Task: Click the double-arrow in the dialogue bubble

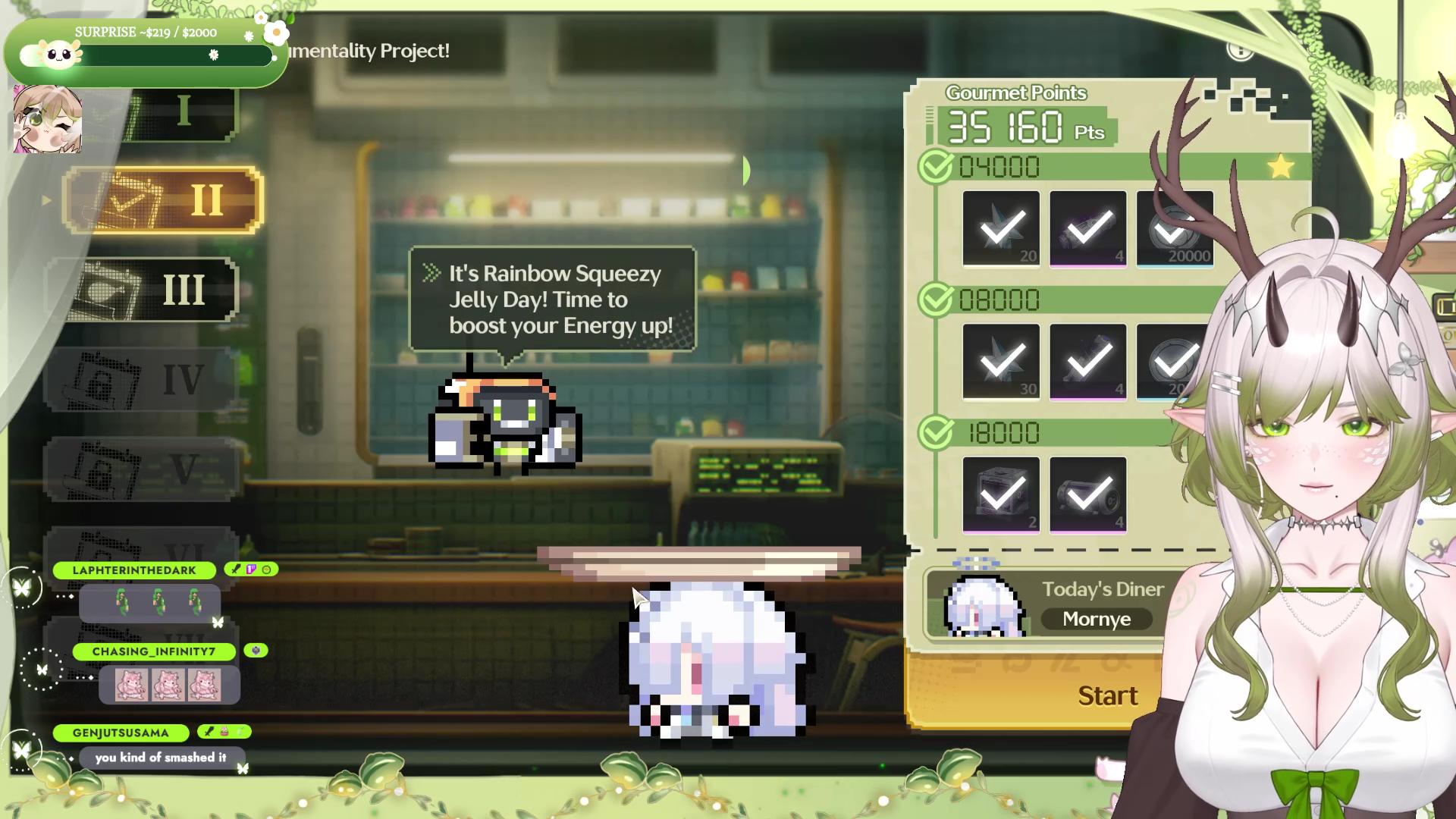Action: pos(432,274)
